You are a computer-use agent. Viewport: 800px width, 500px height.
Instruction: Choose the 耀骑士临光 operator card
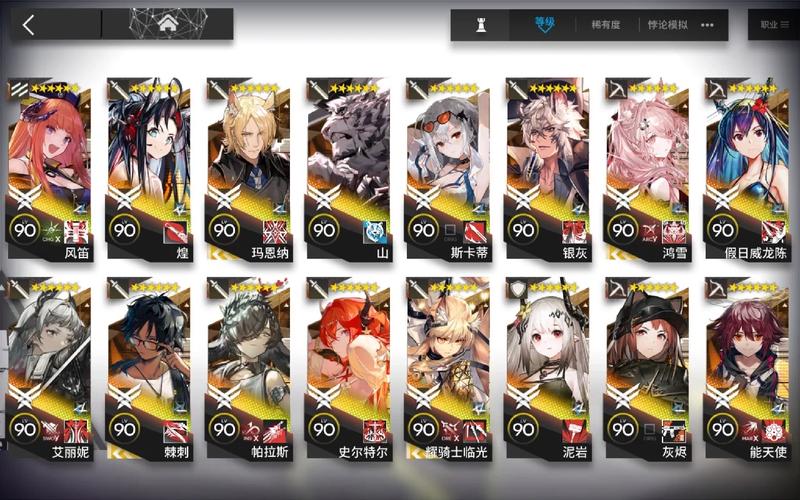pyautogui.click(x=447, y=365)
